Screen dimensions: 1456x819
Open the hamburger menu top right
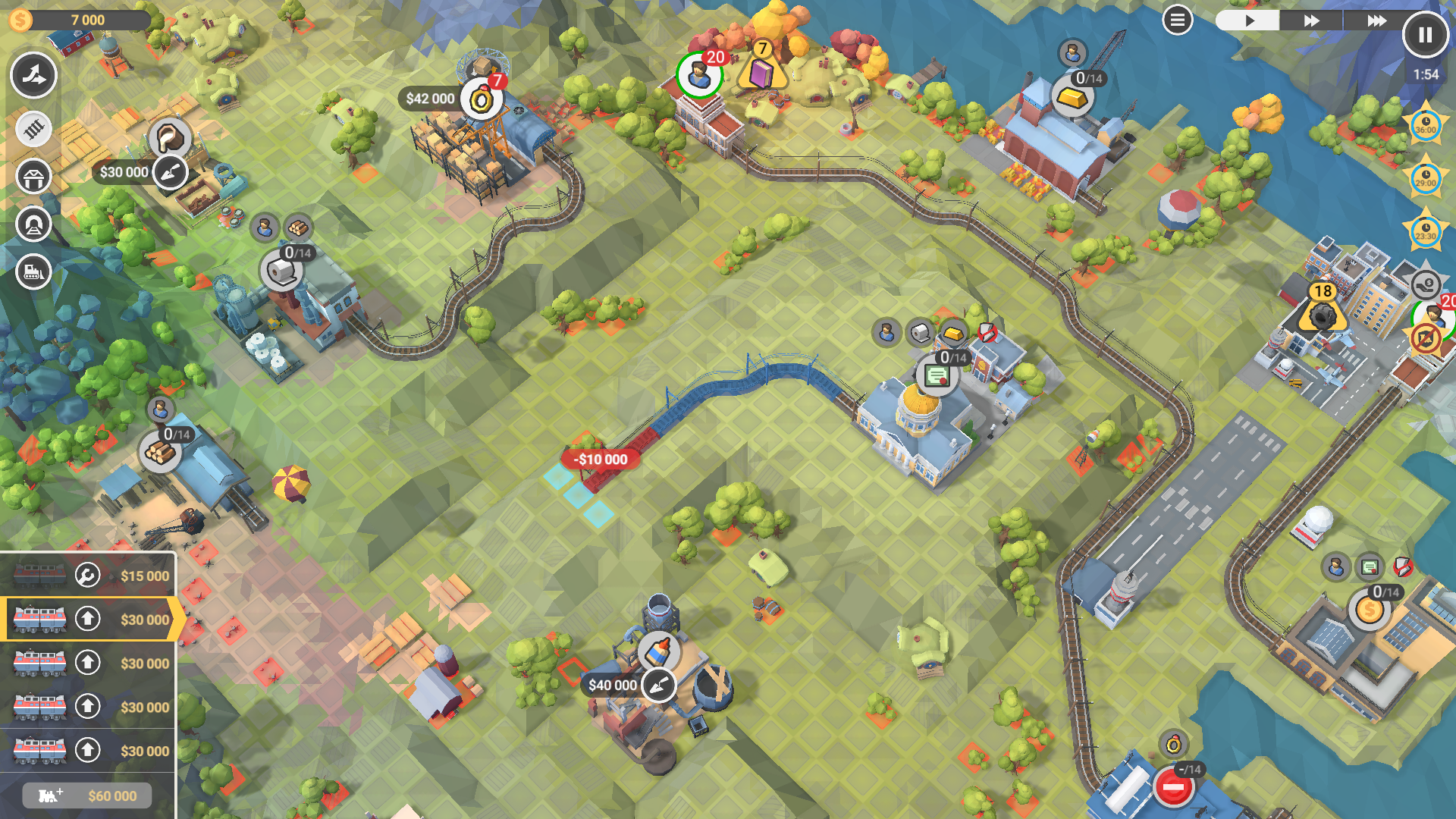(x=1177, y=19)
